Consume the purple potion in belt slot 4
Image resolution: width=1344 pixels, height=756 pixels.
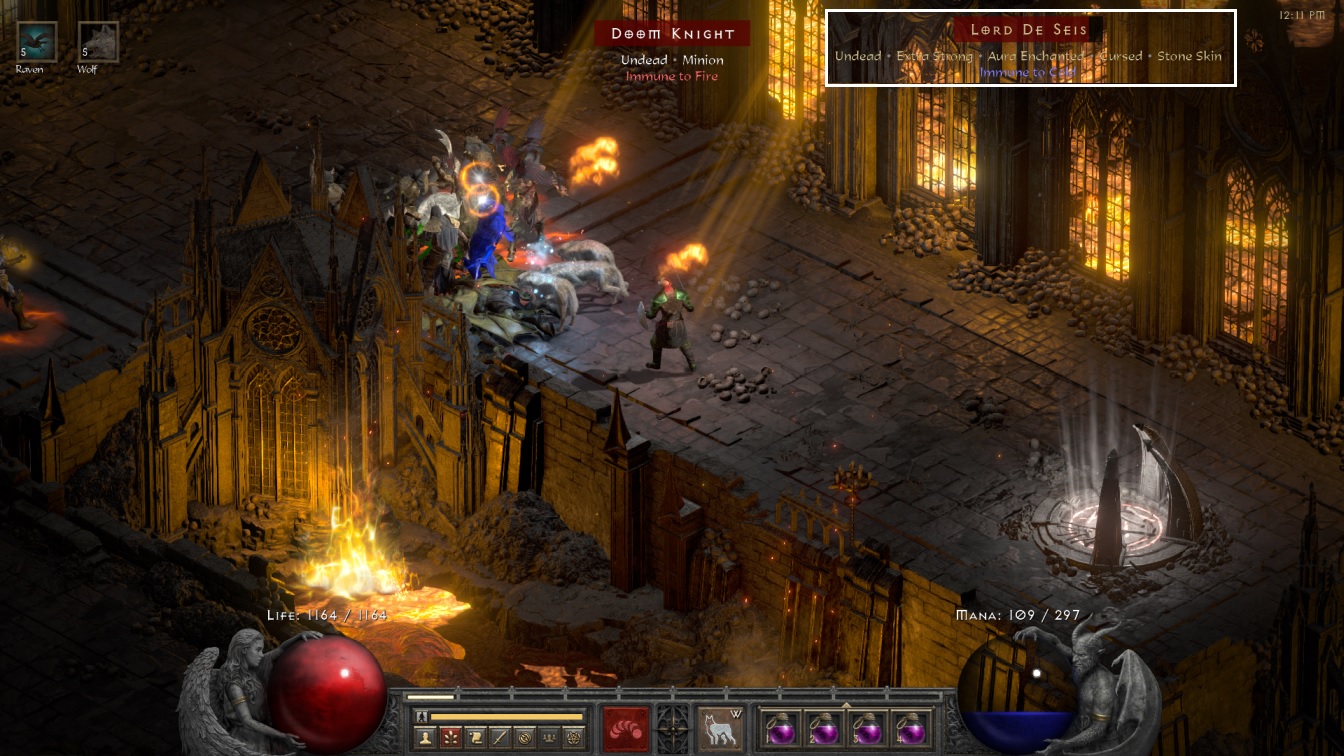click(x=911, y=728)
